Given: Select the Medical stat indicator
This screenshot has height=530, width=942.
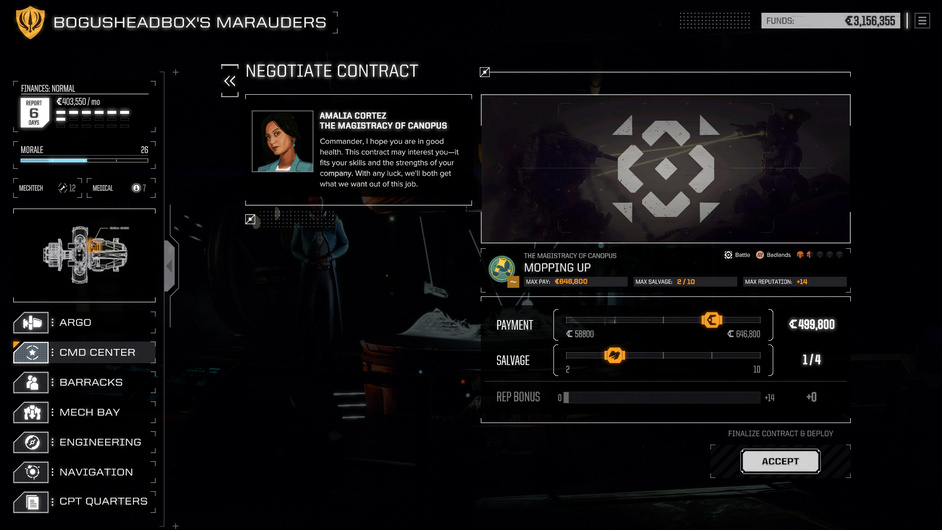Looking at the screenshot, I should coord(138,188).
